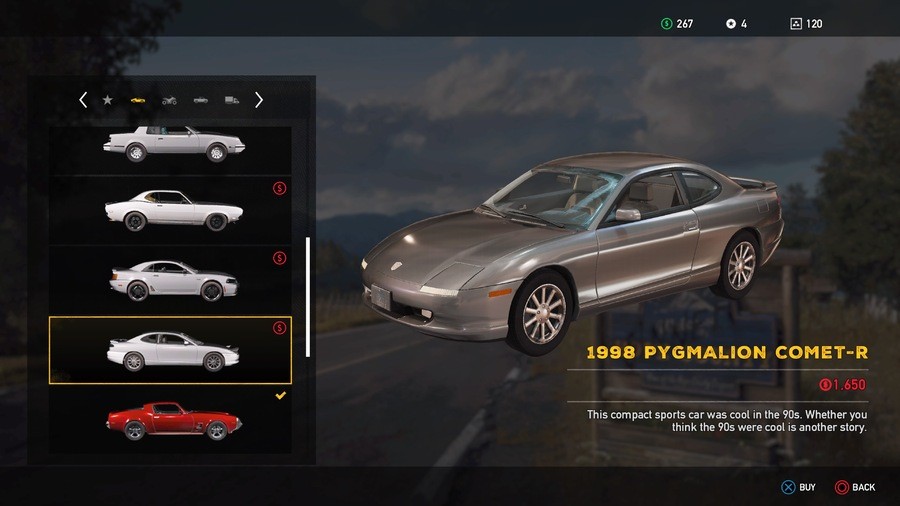The image size is (900, 506).
Task: Switch to the favorites star category
Action: click(108, 100)
